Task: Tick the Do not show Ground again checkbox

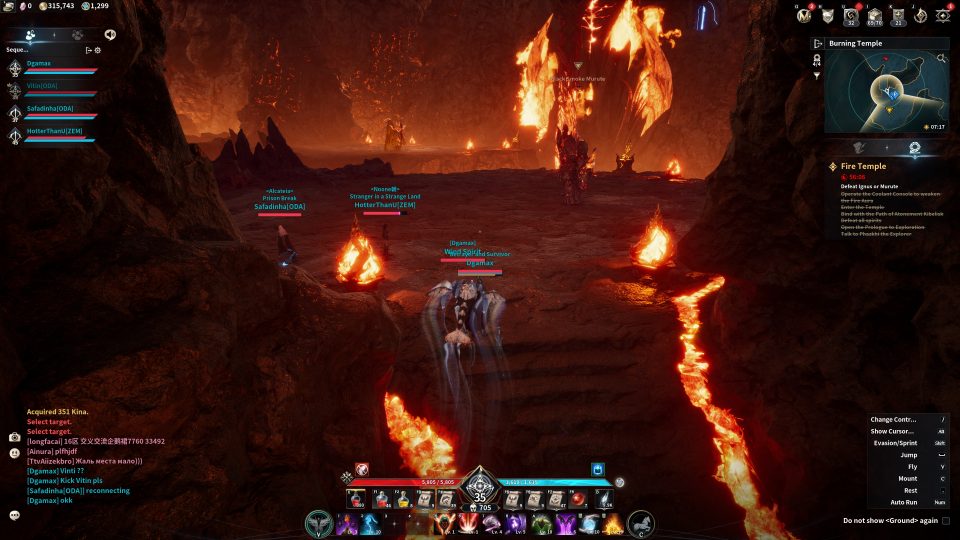Action: coord(946,520)
